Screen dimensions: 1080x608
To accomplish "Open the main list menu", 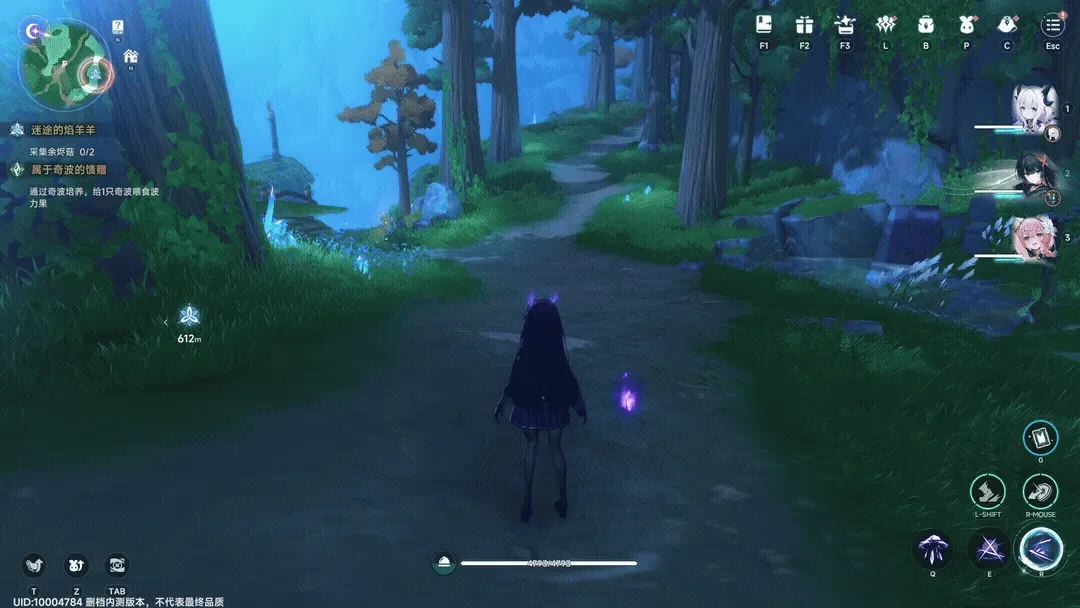I will [1052, 24].
